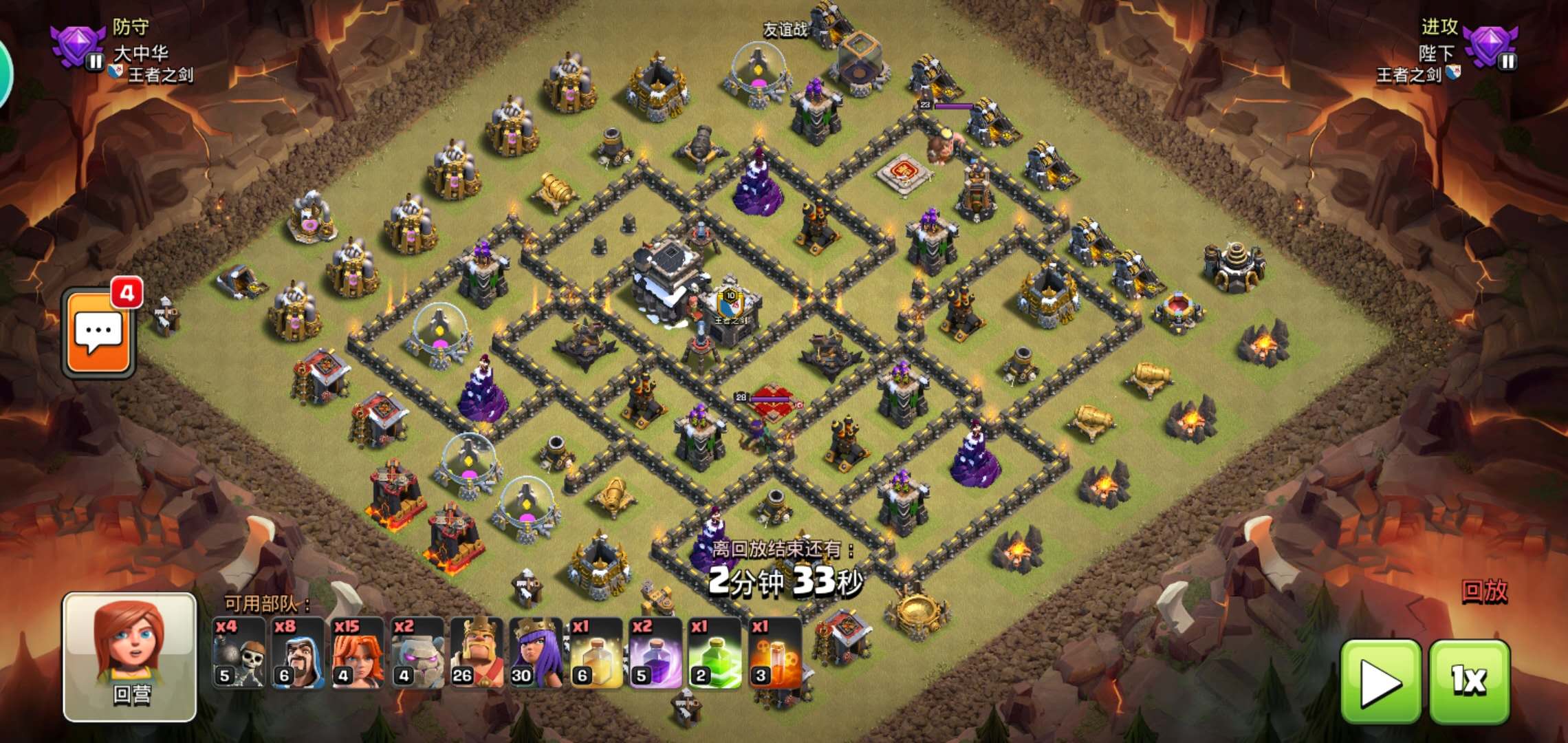Viewport: 1568px width, 743px height.
Task: Select the Barbarian King hero slot
Action: click(x=477, y=654)
